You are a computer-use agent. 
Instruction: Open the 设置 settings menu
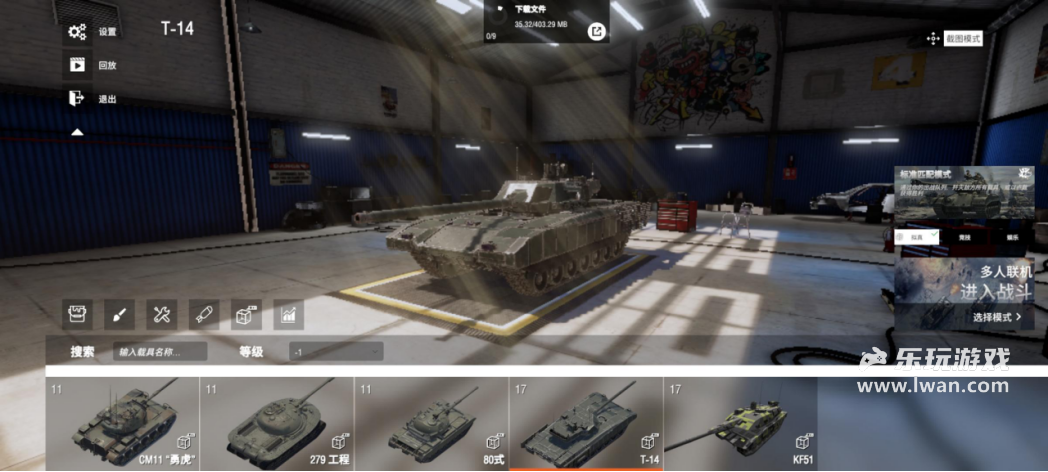(89, 32)
